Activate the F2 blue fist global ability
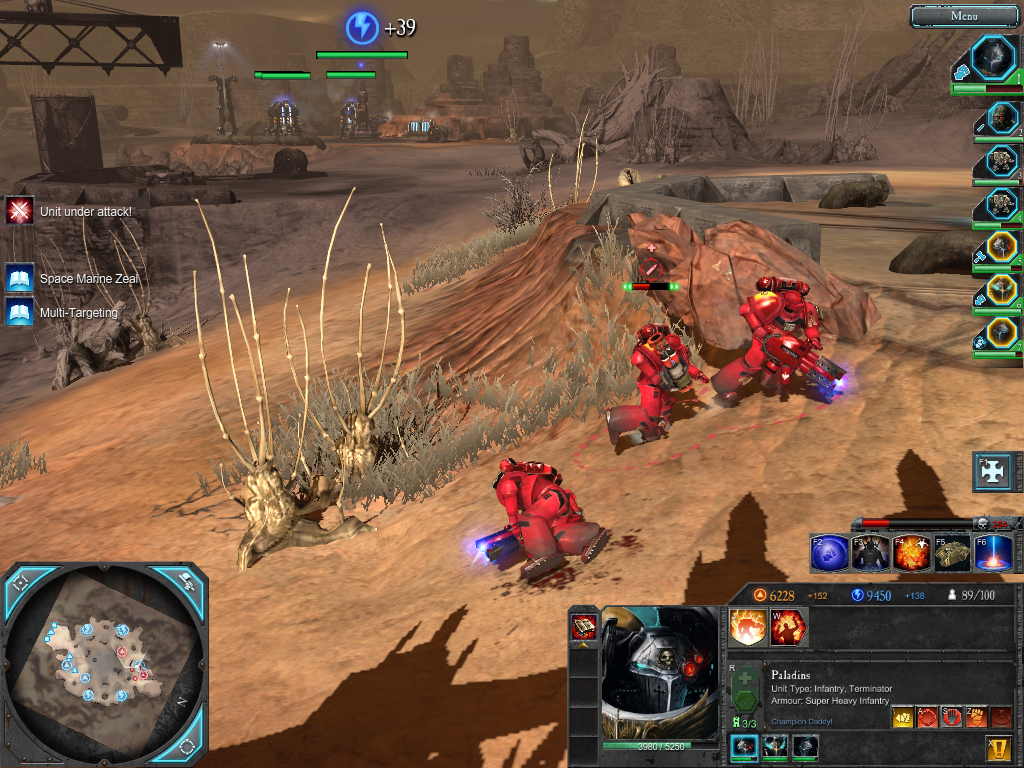This screenshot has height=768, width=1024. pyautogui.click(x=829, y=553)
